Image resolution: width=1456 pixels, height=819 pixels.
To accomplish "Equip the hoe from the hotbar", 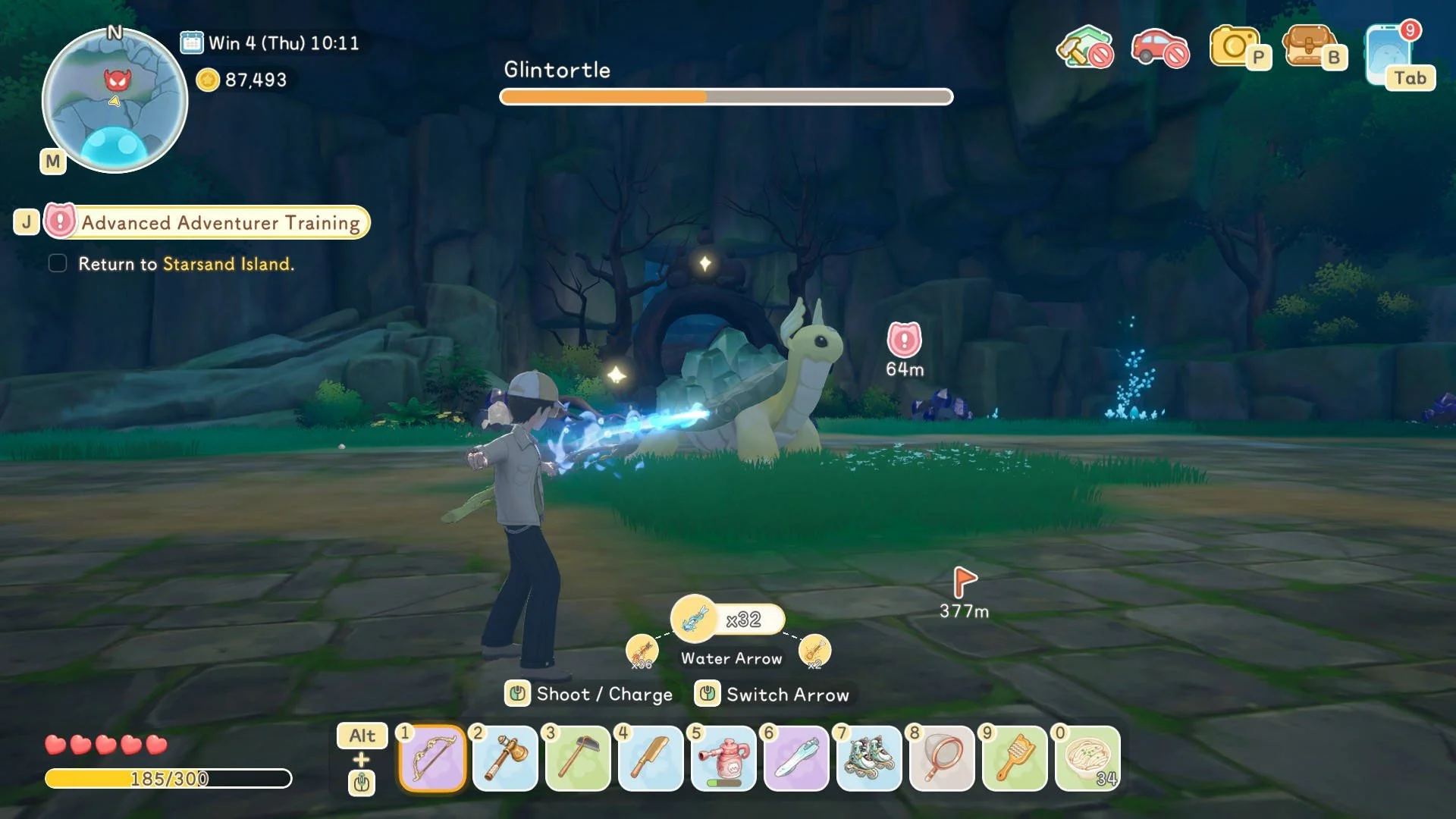I will pos(578,758).
